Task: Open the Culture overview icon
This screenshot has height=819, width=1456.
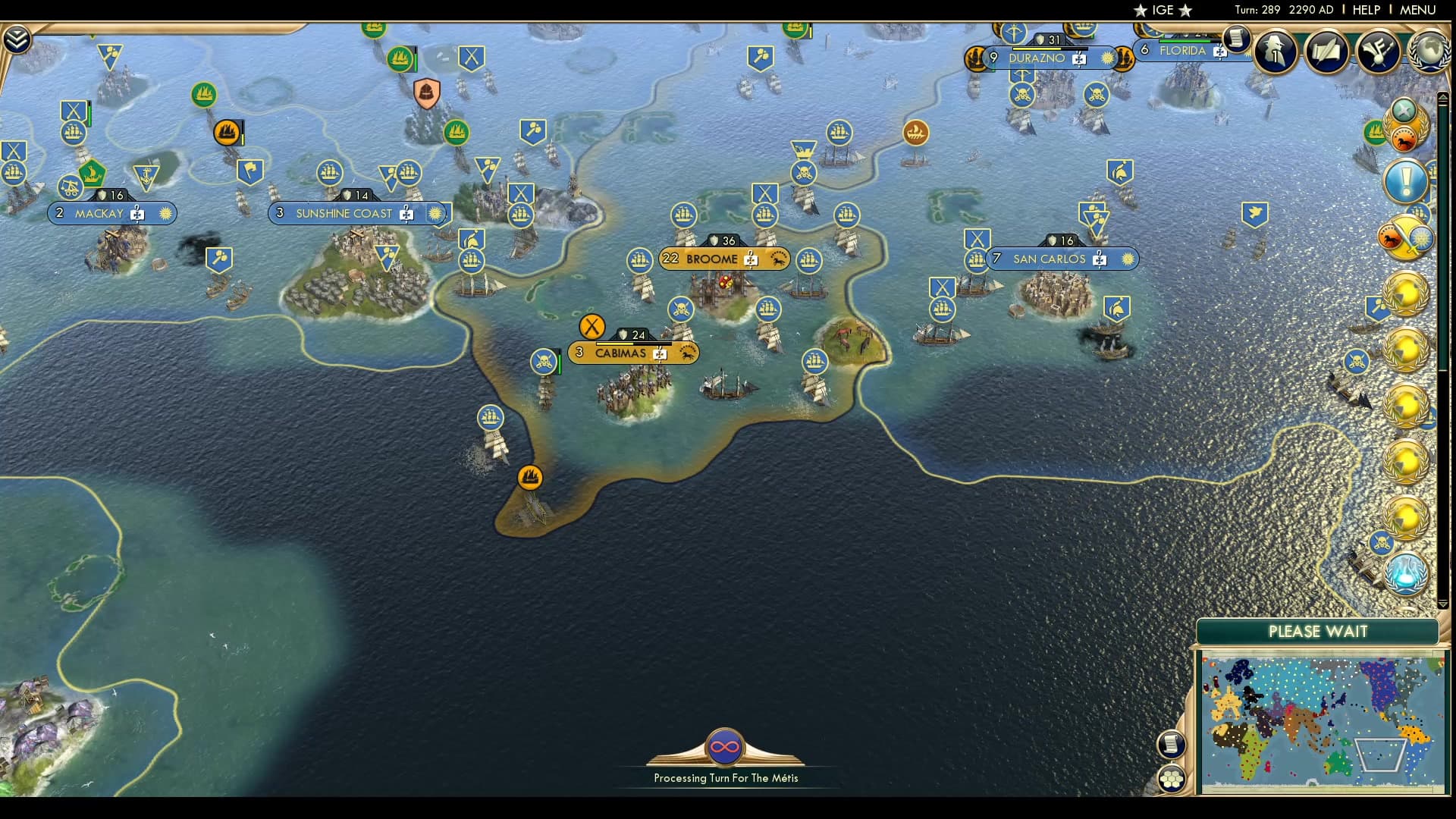Action: pyautogui.click(x=1377, y=52)
